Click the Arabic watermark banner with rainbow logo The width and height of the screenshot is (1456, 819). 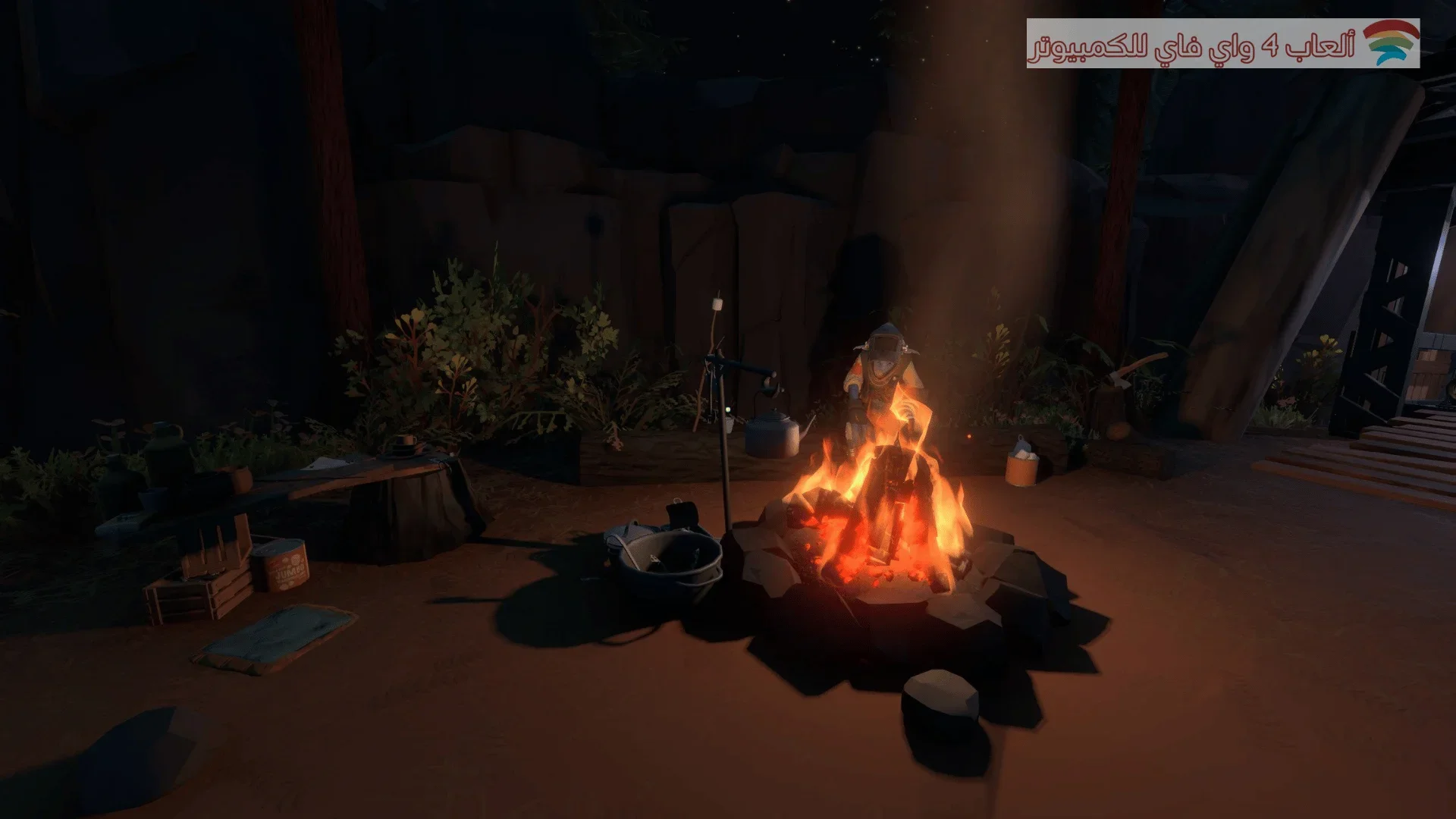coord(1222,44)
